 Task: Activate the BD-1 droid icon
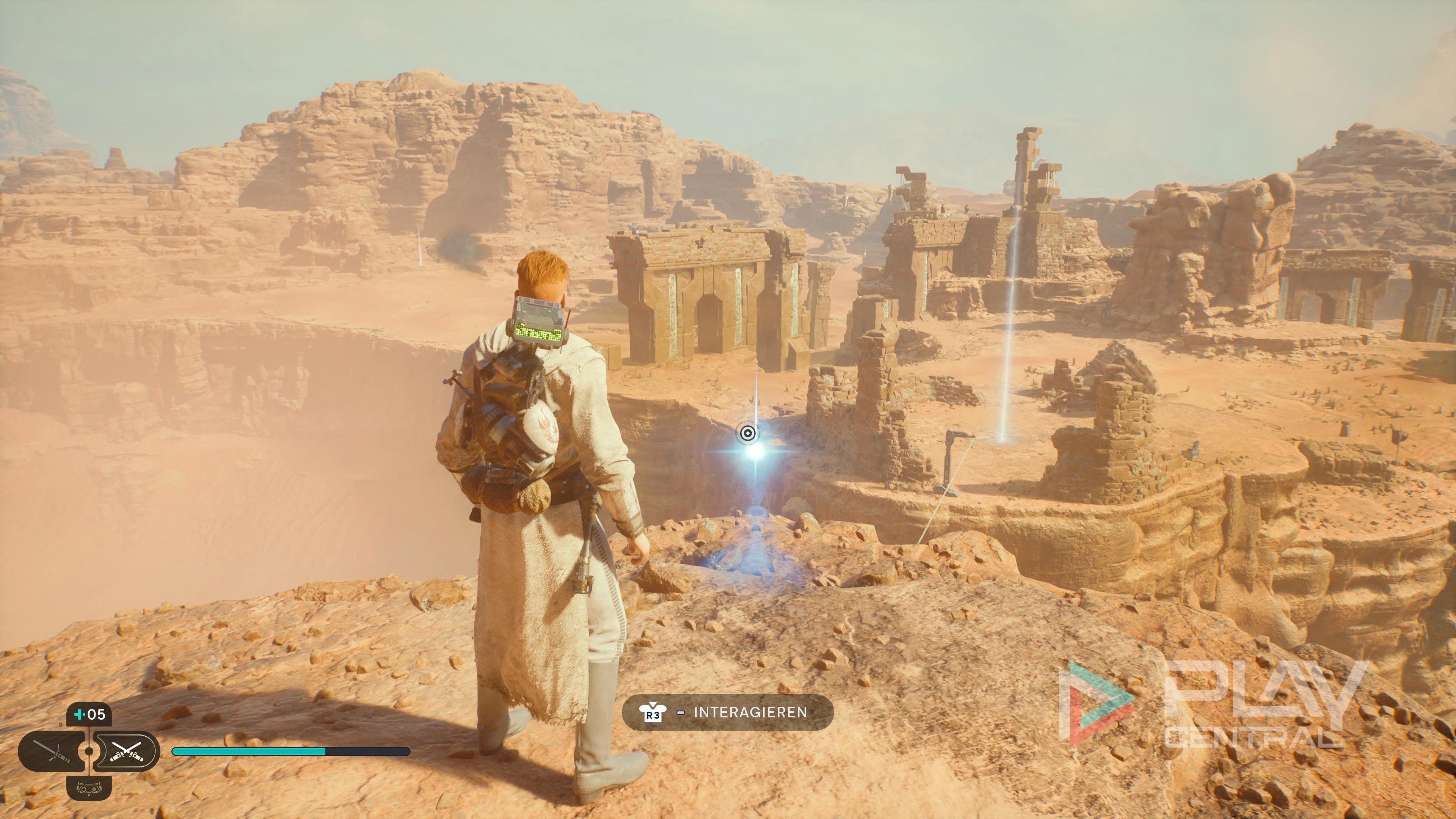pos(89,788)
